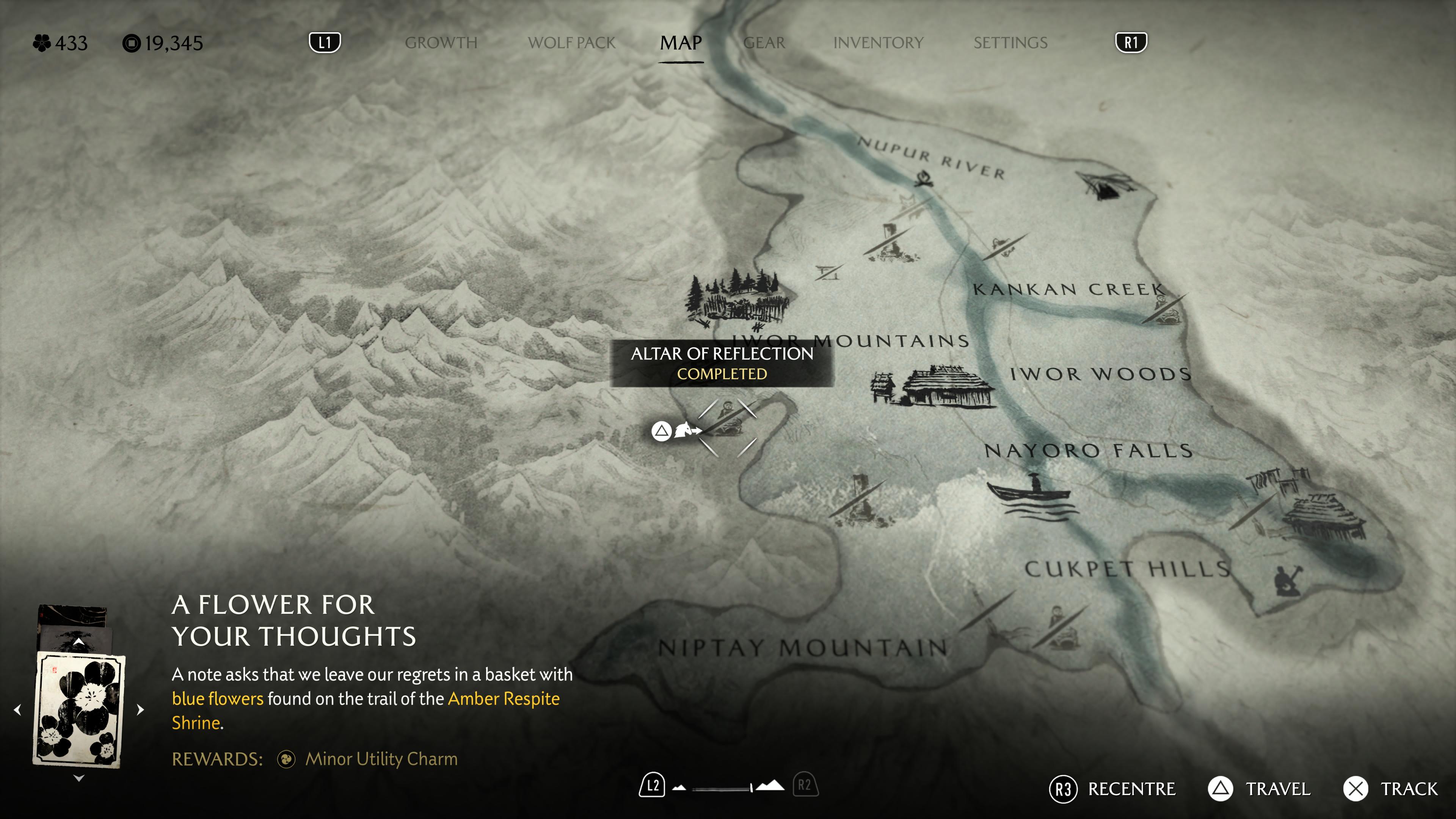Image resolution: width=1456 pixels, height=819 pixels.
Task: Choose the campfire marker on Nupur River
Action: pos(925,180)
